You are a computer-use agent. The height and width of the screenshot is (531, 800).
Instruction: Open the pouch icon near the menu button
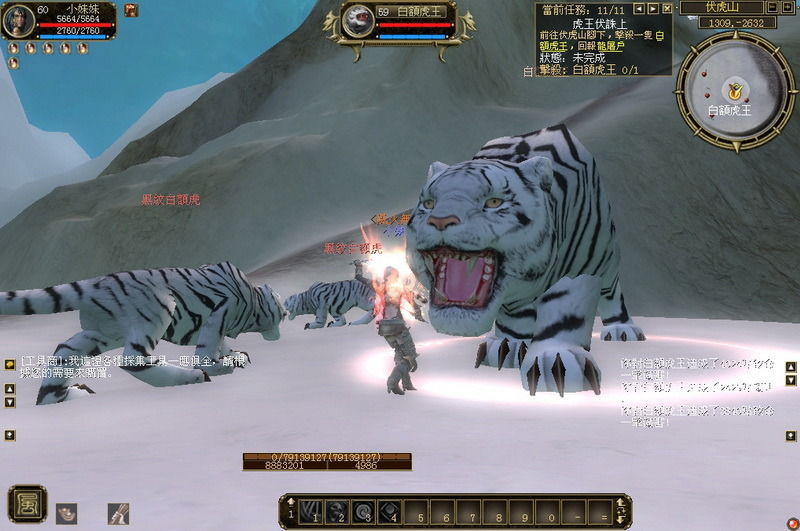(x=66, y=513)
